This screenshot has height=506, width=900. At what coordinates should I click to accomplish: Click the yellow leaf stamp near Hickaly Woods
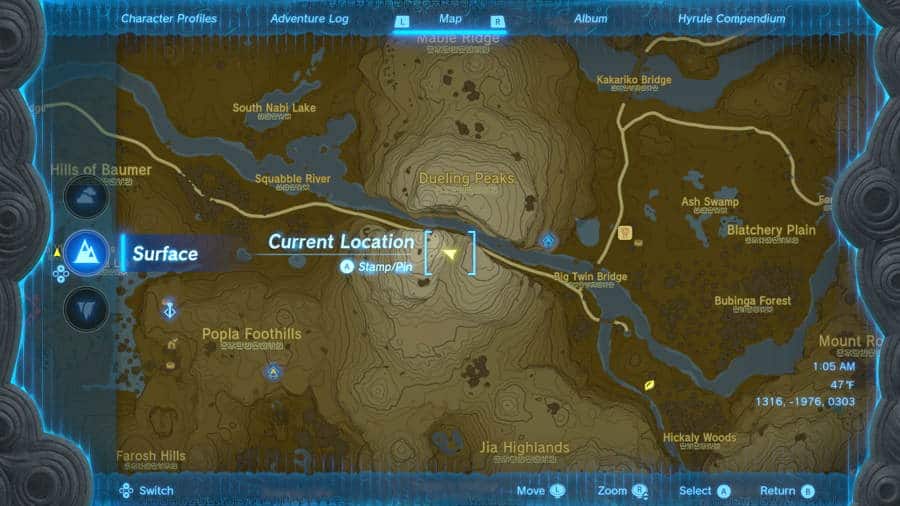point(650,384)
